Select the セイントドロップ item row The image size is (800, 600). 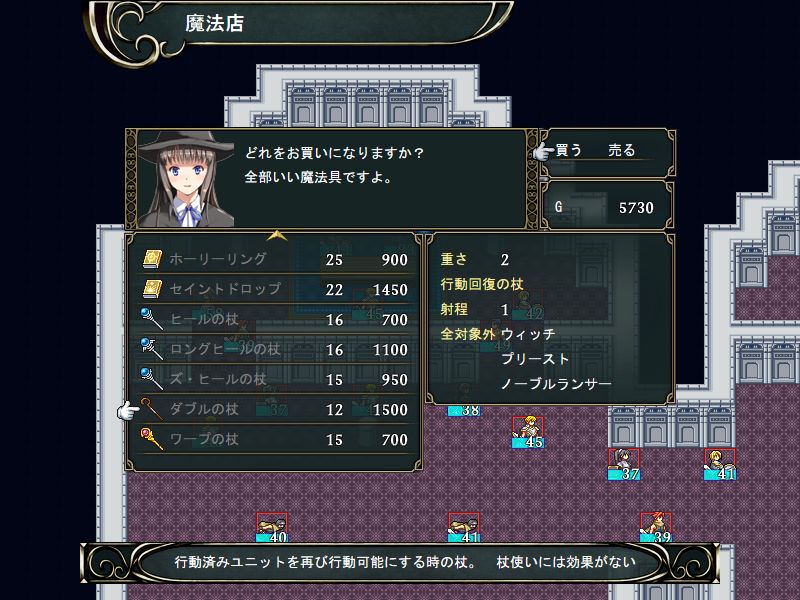(x=274, y=290)
